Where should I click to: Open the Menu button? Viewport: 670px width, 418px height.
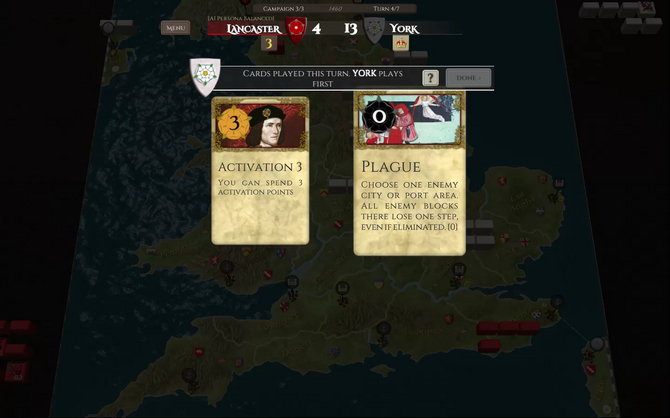(x=175, y=28)
